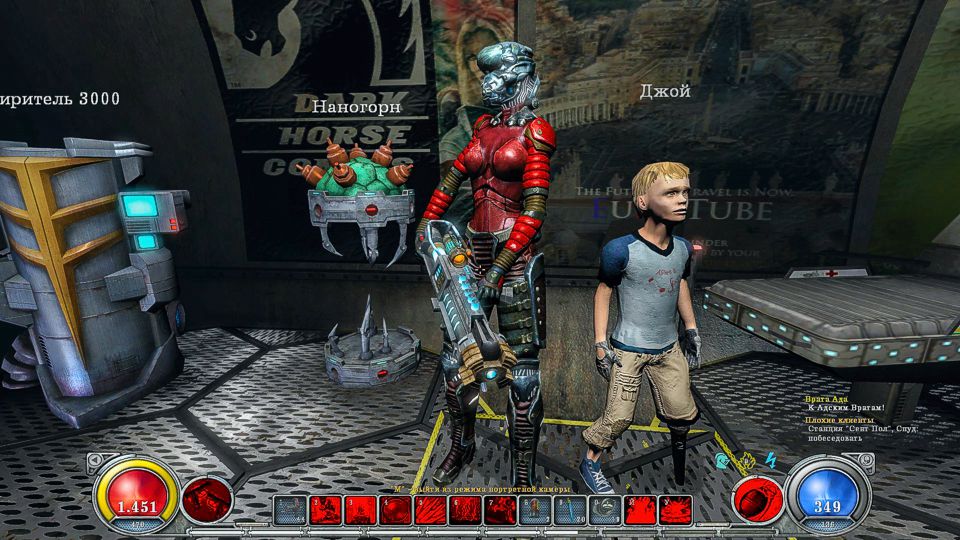960x540 pixels.
Task: Click the left-hand skill orb beside the health globe
Action: 207,498
